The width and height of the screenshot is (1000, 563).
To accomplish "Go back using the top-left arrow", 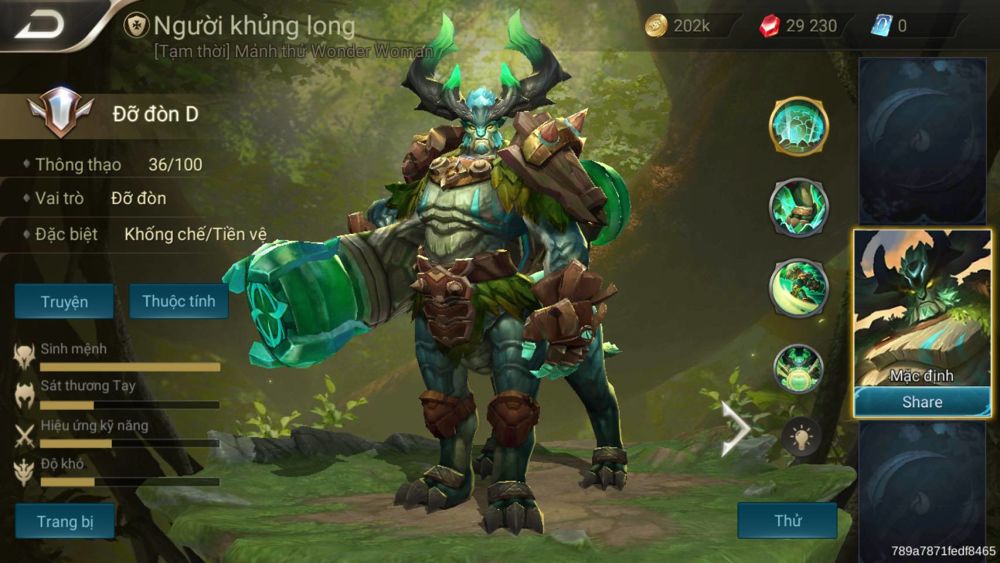I will tap(38, 24).
